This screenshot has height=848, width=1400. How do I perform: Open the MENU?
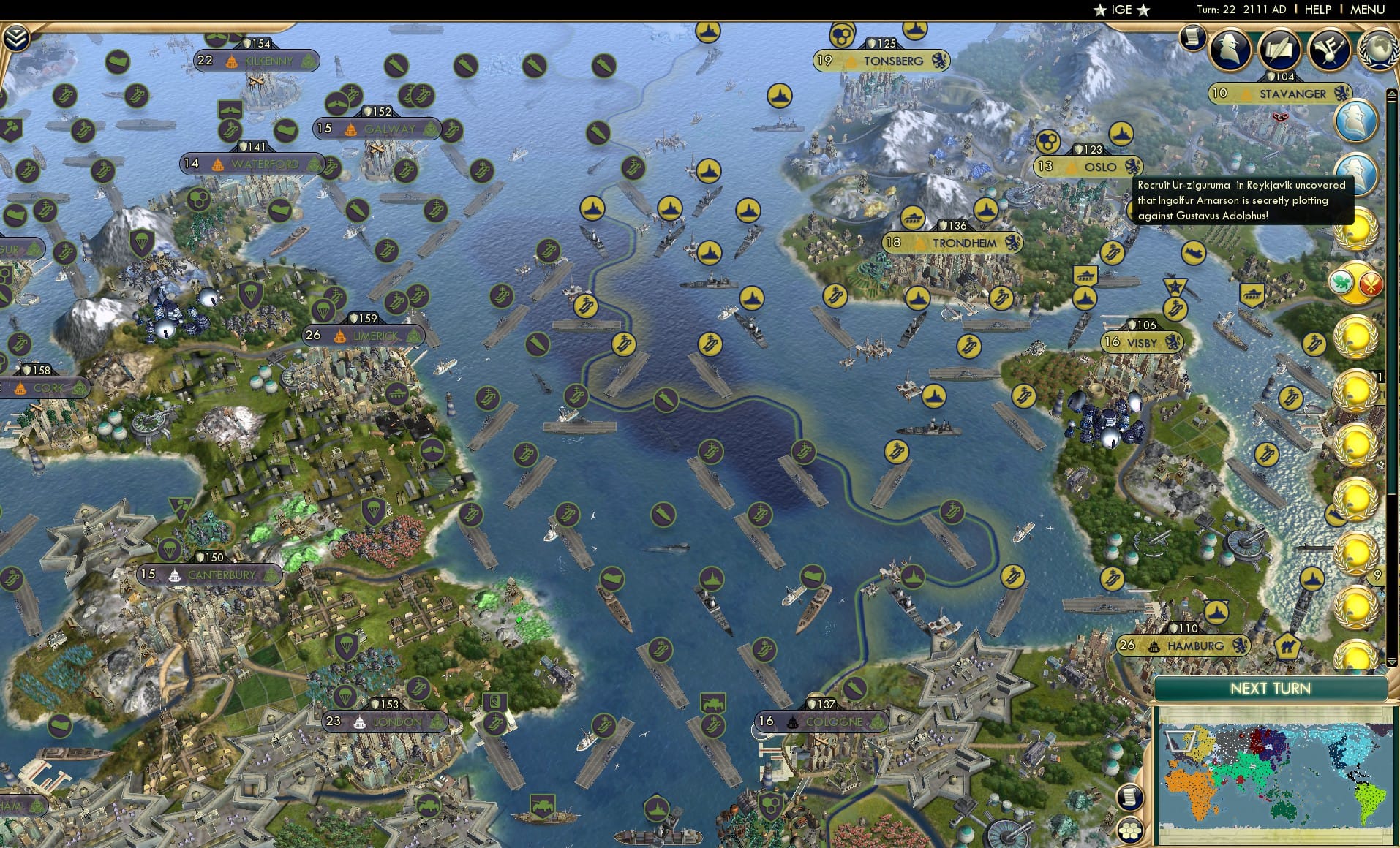[x=1369, y=10]
